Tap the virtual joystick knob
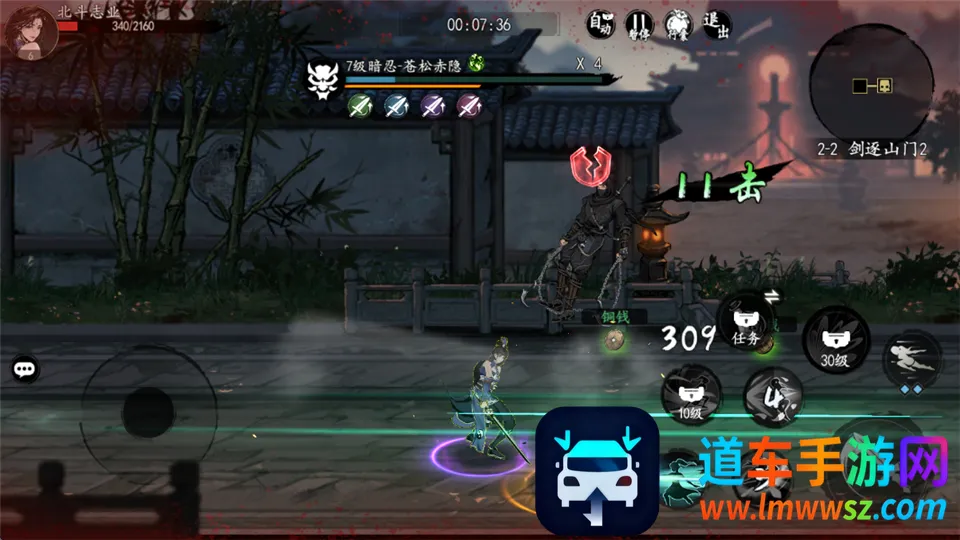Image resolution: width=960 pixels, height=540 pixels. [148, 409]
